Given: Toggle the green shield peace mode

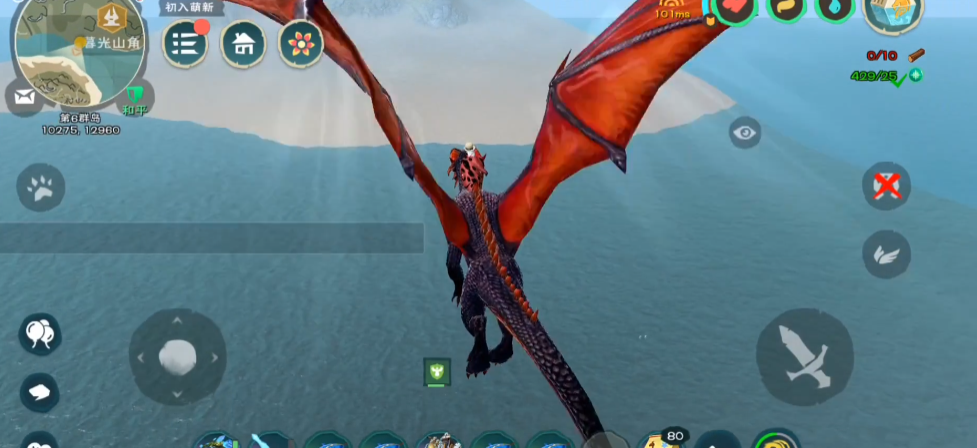Looking at the screenshot, I should 136,96.
